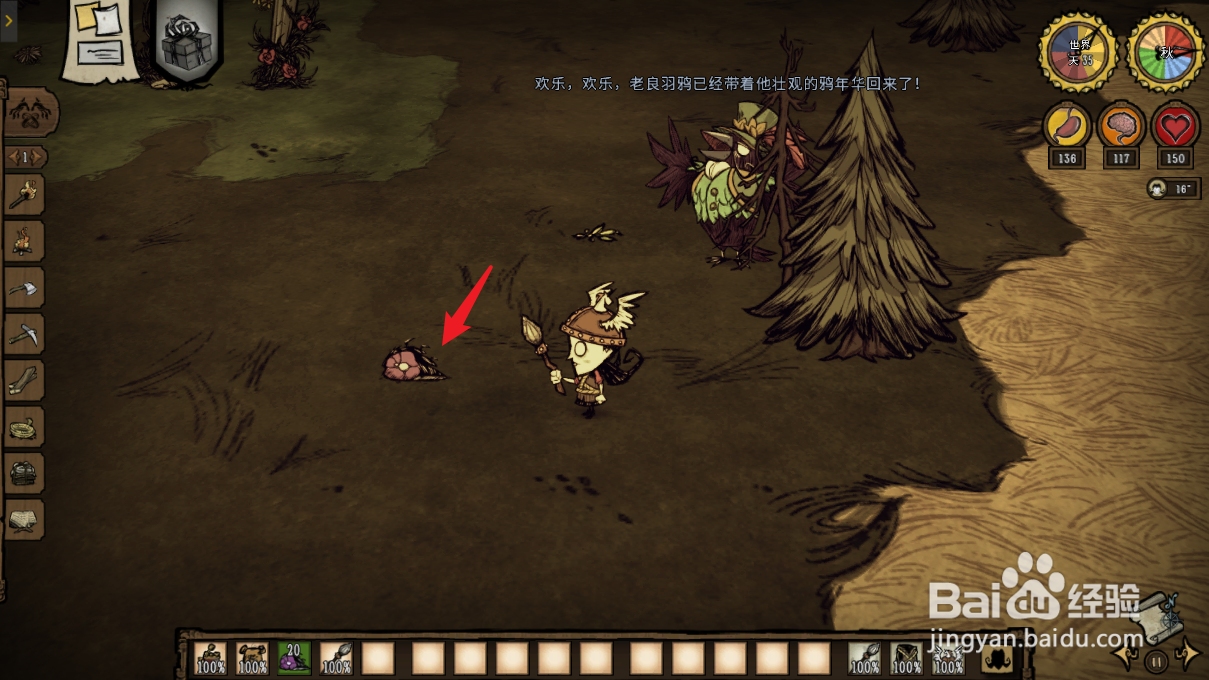Expand the yellow arrow tab in corner

pos(8,20)
